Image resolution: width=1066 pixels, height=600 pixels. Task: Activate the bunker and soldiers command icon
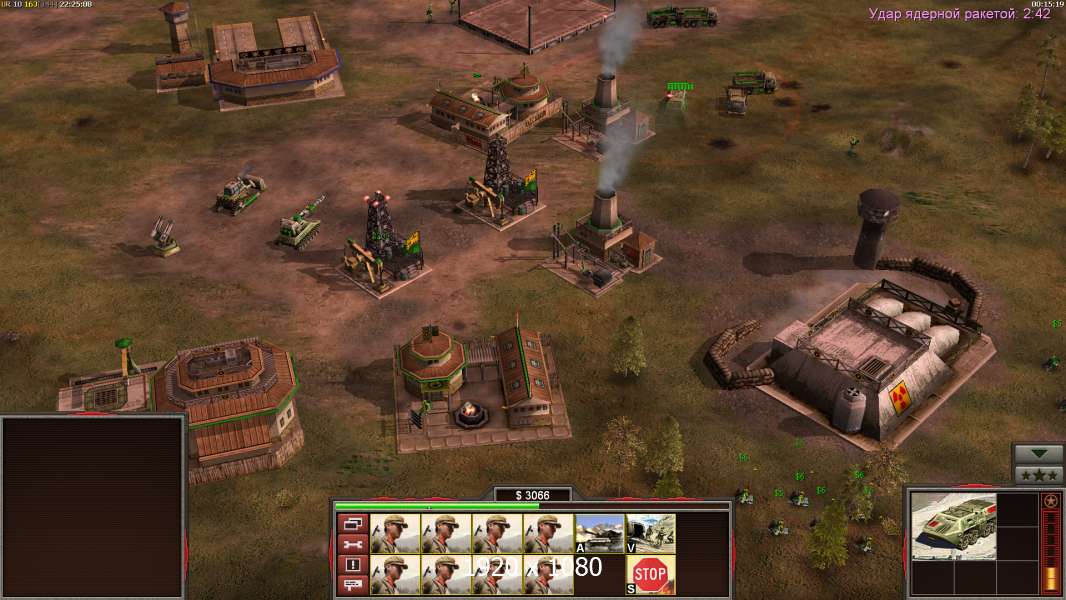point(650,533)
